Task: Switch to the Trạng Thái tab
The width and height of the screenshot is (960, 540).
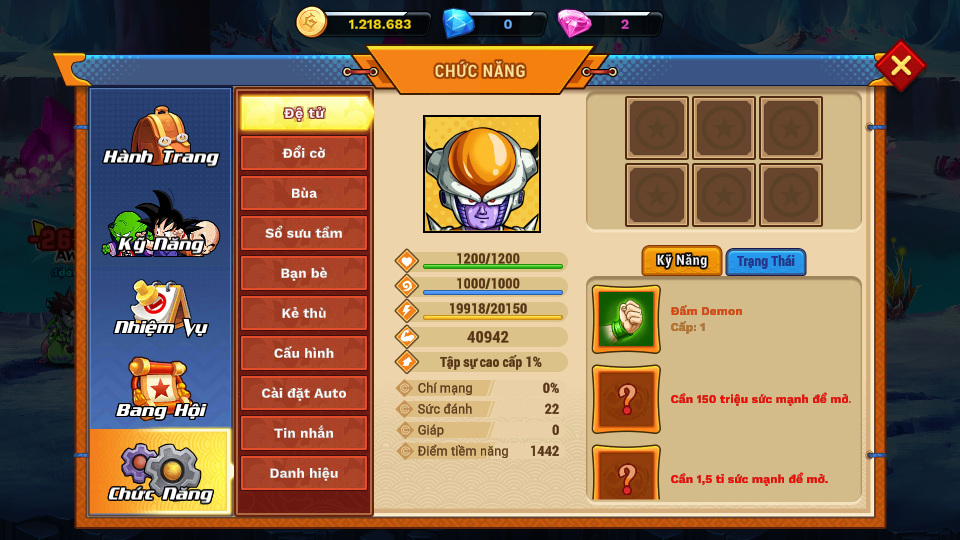Action: 765,262
